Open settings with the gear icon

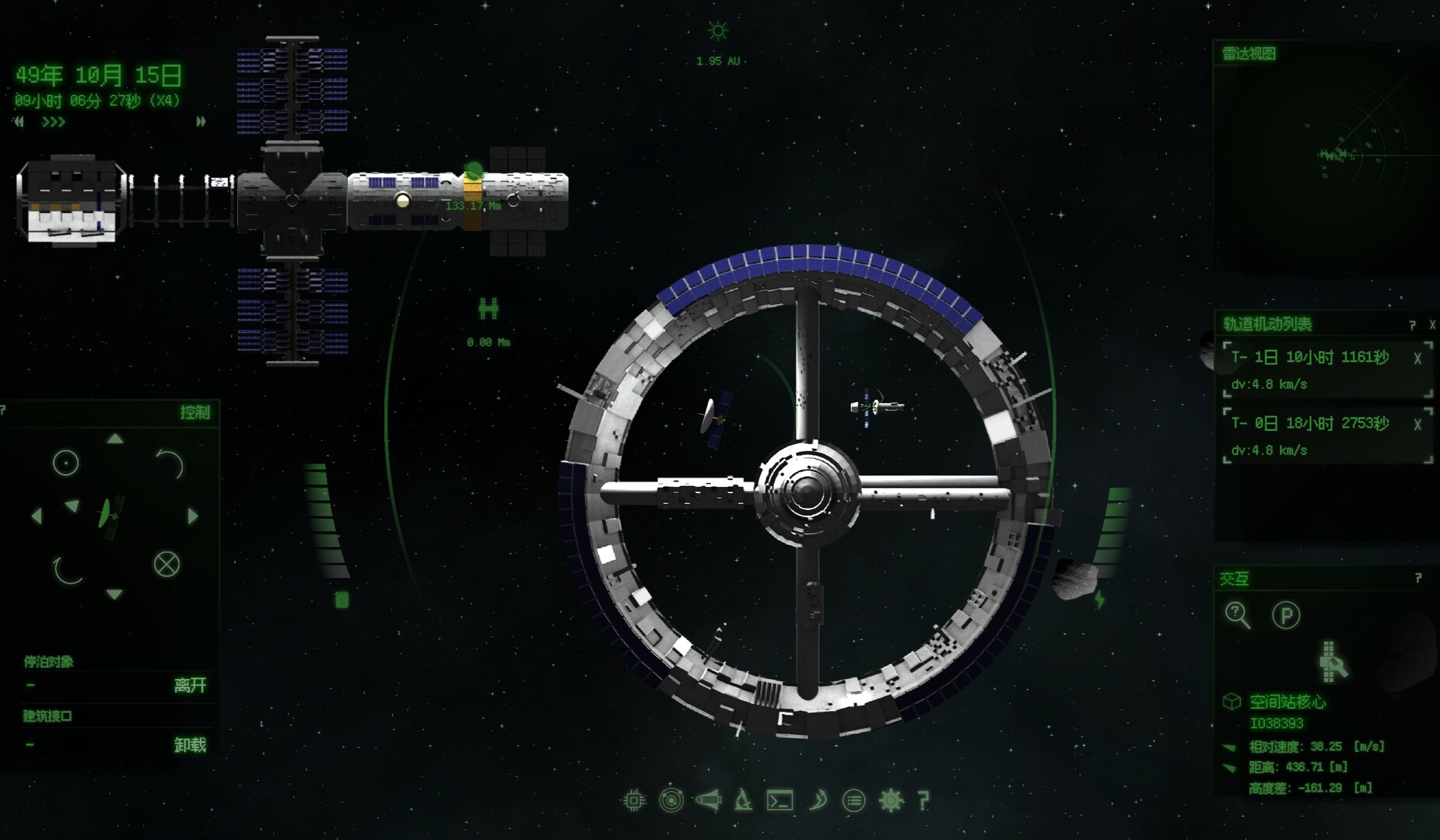(x=891, y=800)
